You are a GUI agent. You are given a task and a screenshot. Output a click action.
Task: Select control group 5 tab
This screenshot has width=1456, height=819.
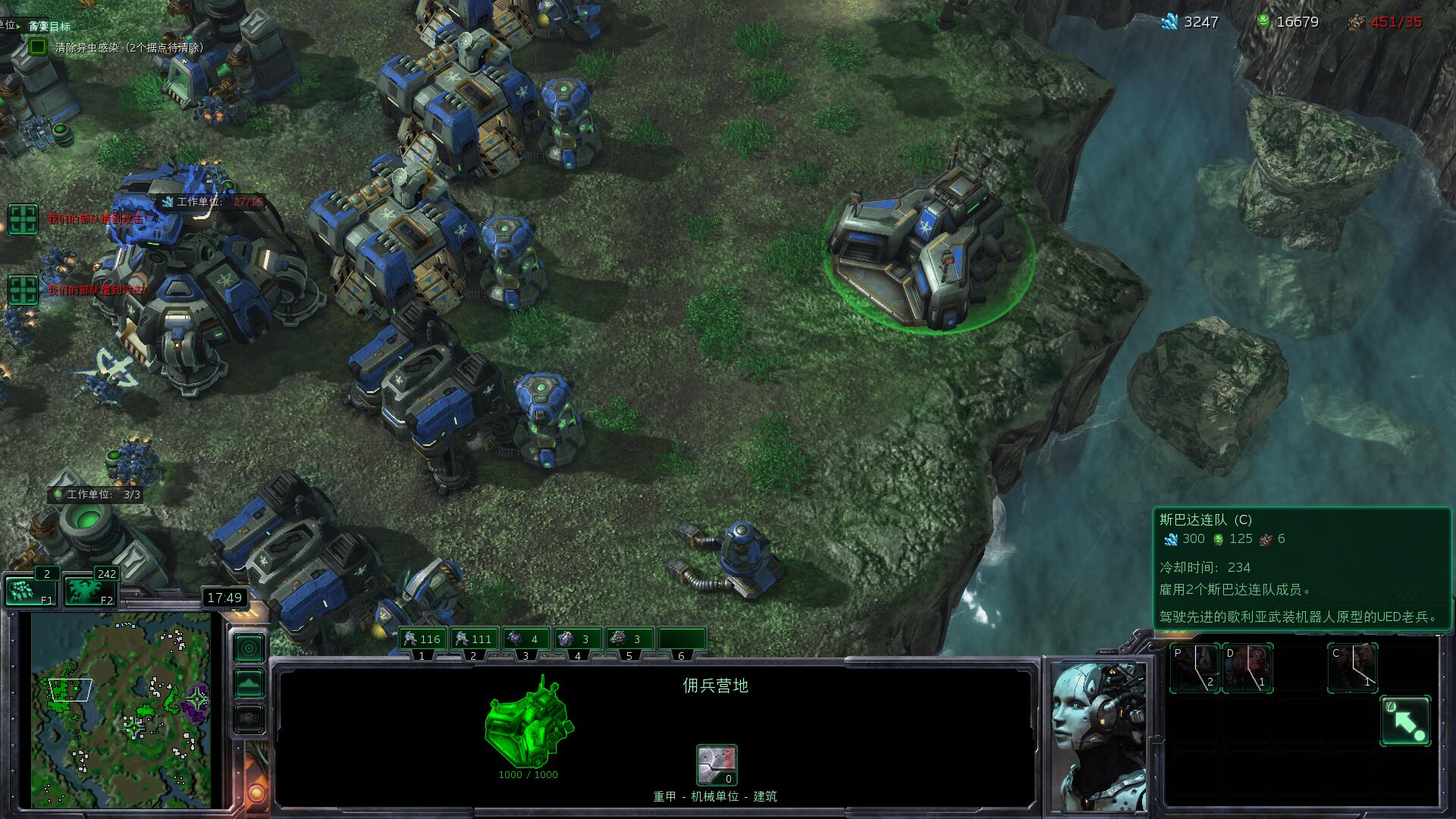pyautogui.click(x=629, y=639)
